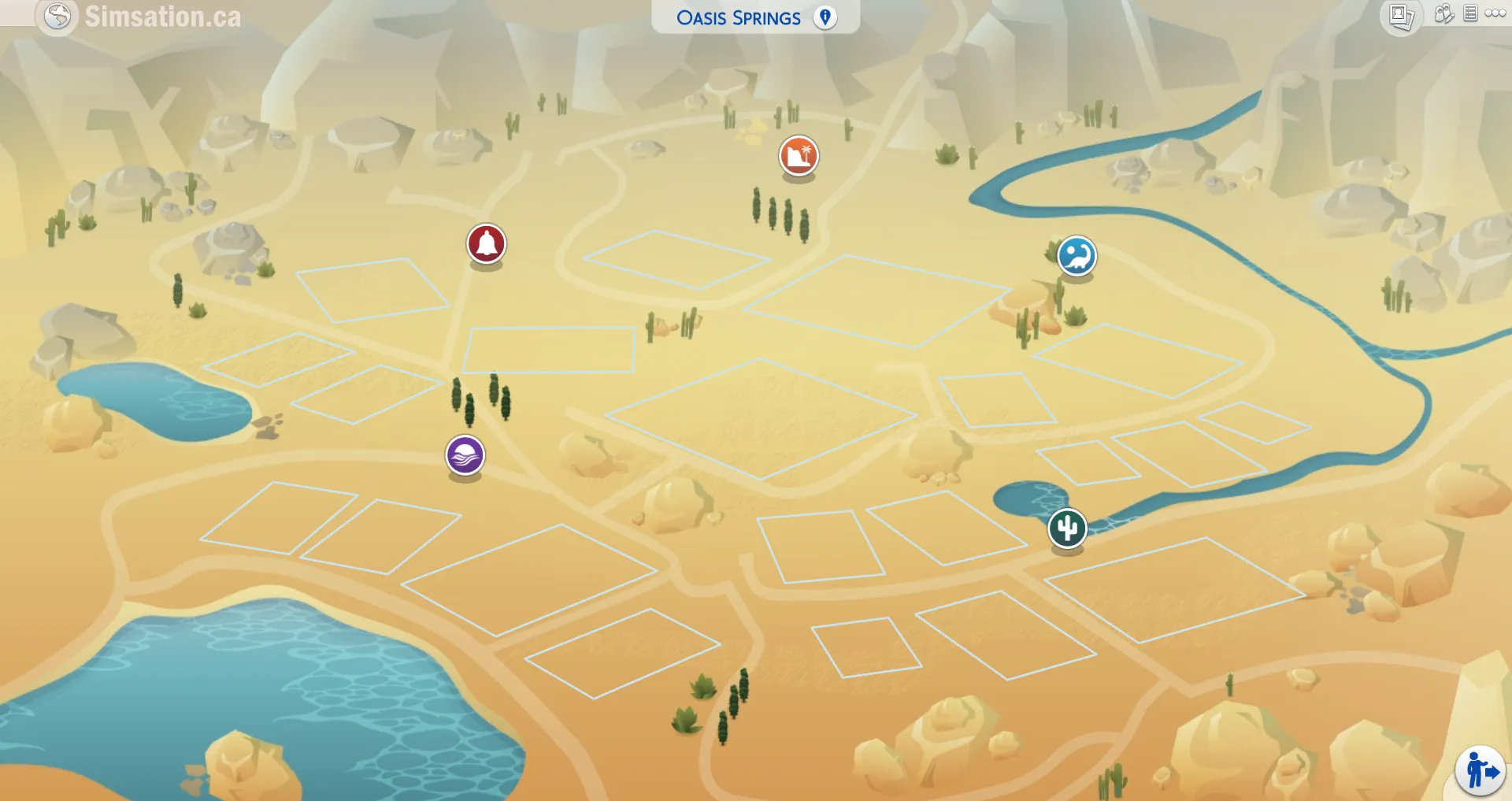Open options via the ellipsis control

[1495, 13]
